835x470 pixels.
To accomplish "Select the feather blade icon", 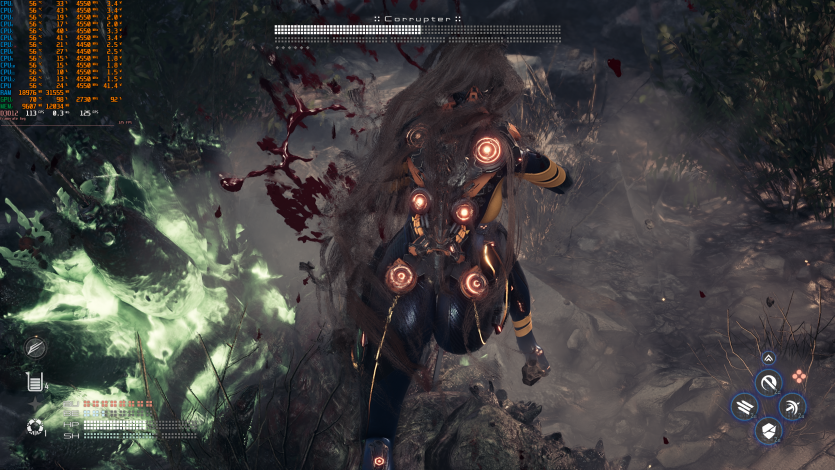I will [x=36, y=347].
